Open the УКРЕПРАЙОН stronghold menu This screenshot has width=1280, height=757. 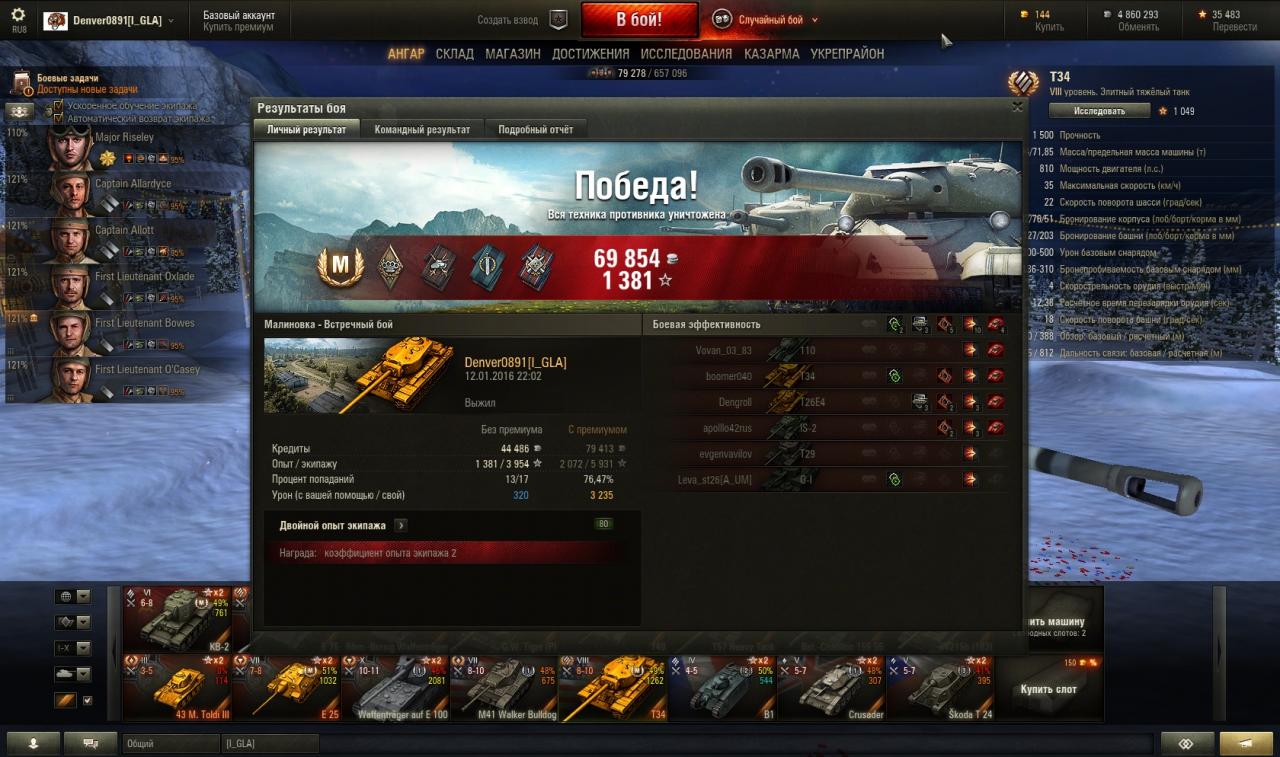847,54
